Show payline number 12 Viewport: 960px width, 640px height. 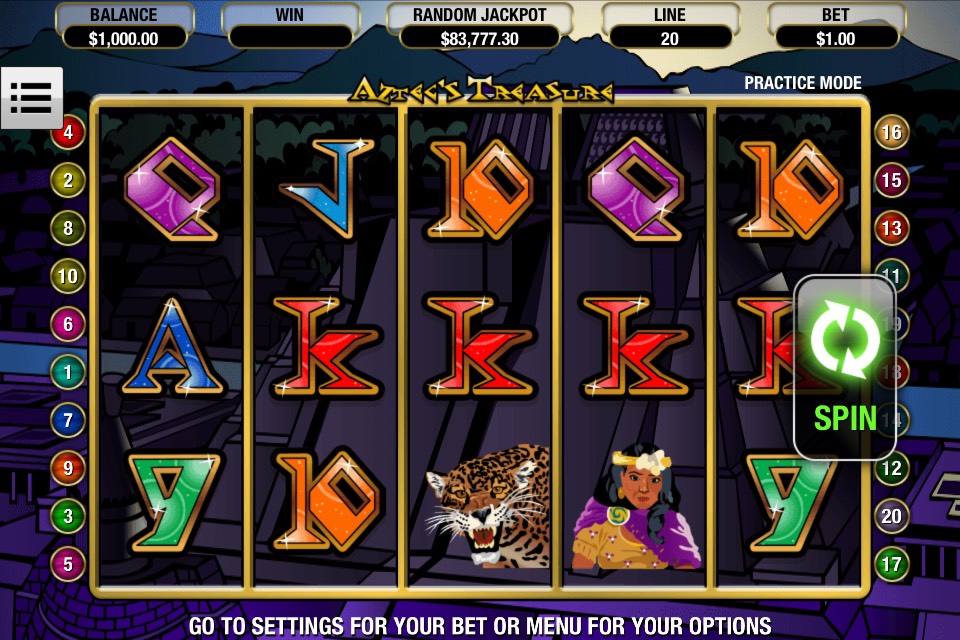pyautogui.click(x=891, y=468)
